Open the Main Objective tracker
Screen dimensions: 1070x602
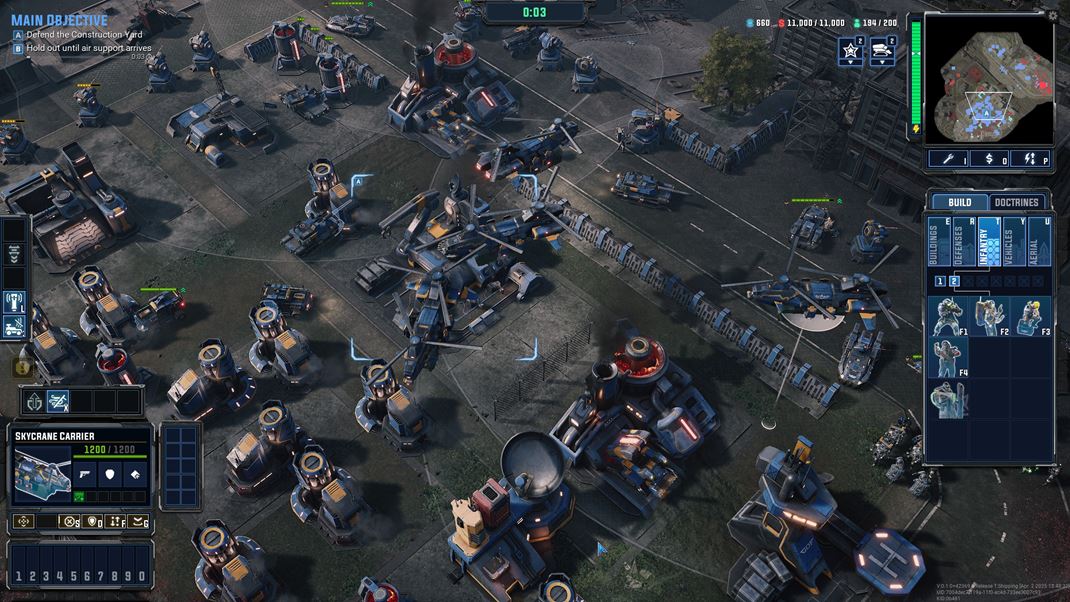[59, 20]
